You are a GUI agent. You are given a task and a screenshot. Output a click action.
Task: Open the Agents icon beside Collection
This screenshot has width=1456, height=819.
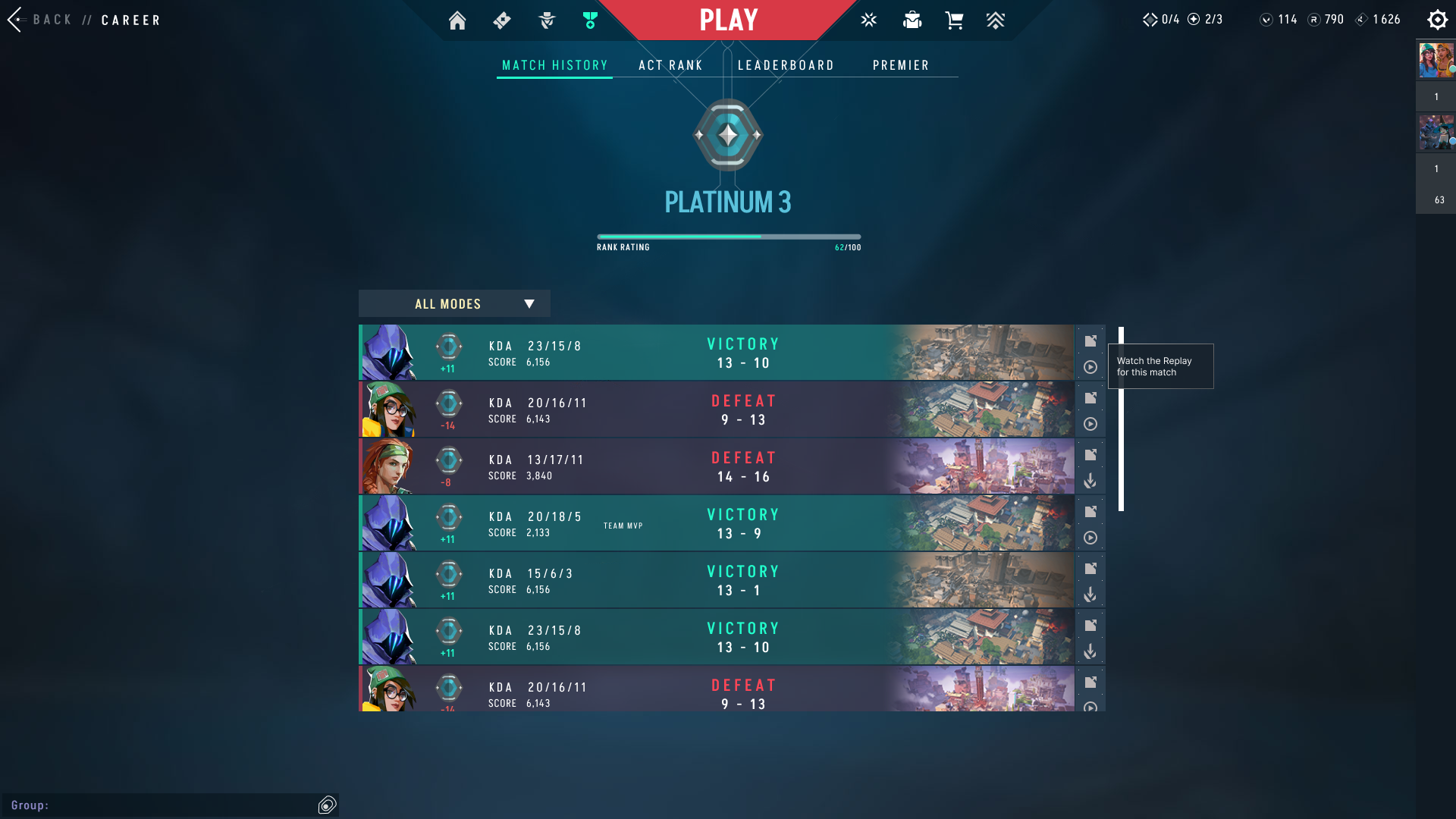(545, 21)
